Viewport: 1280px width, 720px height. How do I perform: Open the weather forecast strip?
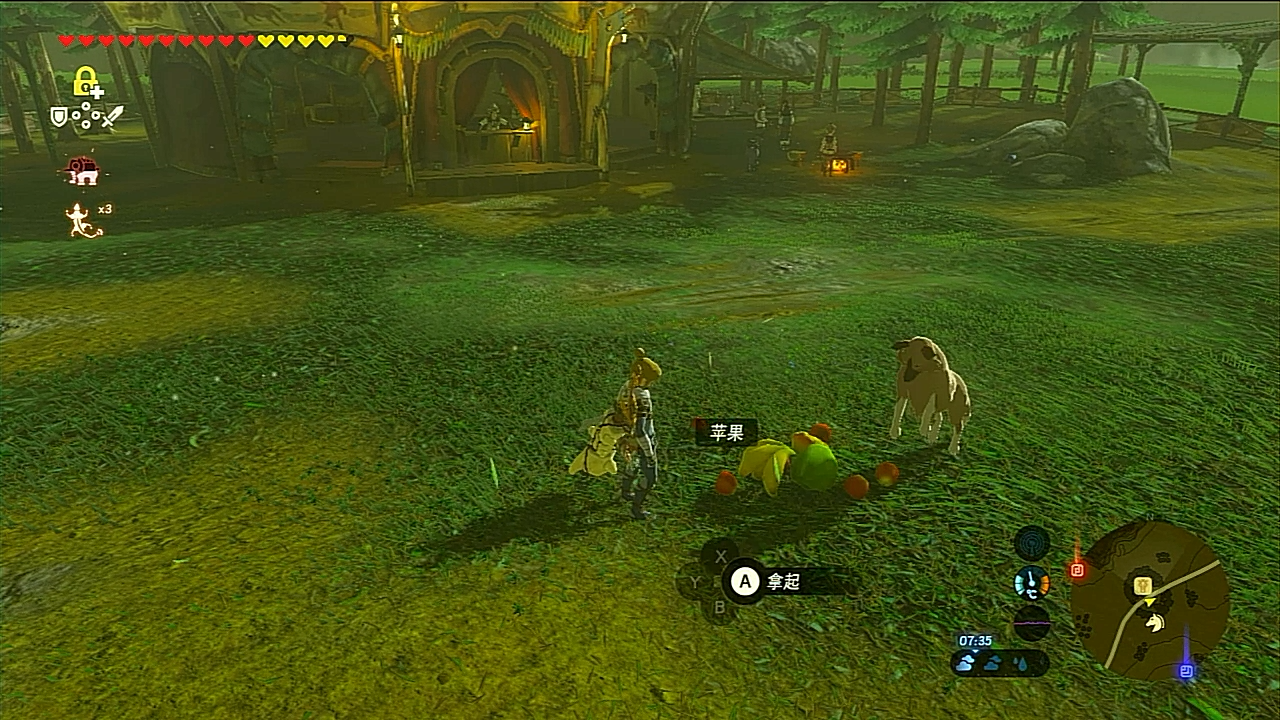click(1000, 662)
